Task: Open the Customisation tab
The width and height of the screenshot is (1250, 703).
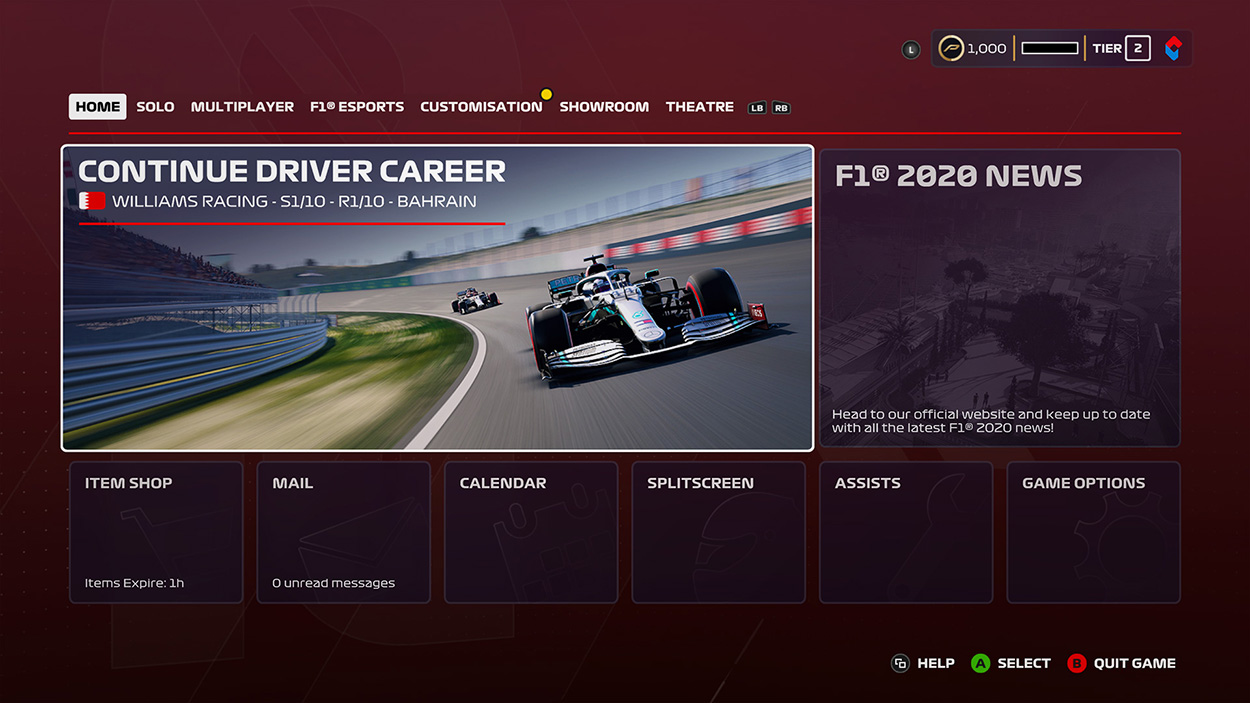Action: pos(481,107)
